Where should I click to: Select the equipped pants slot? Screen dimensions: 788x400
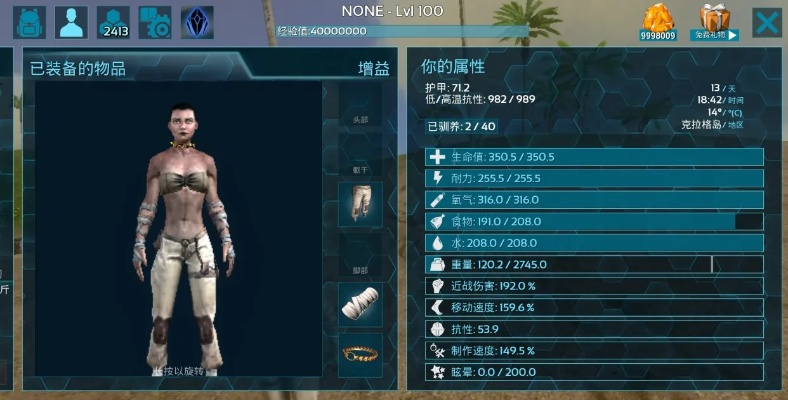click(x=360, y=204)
